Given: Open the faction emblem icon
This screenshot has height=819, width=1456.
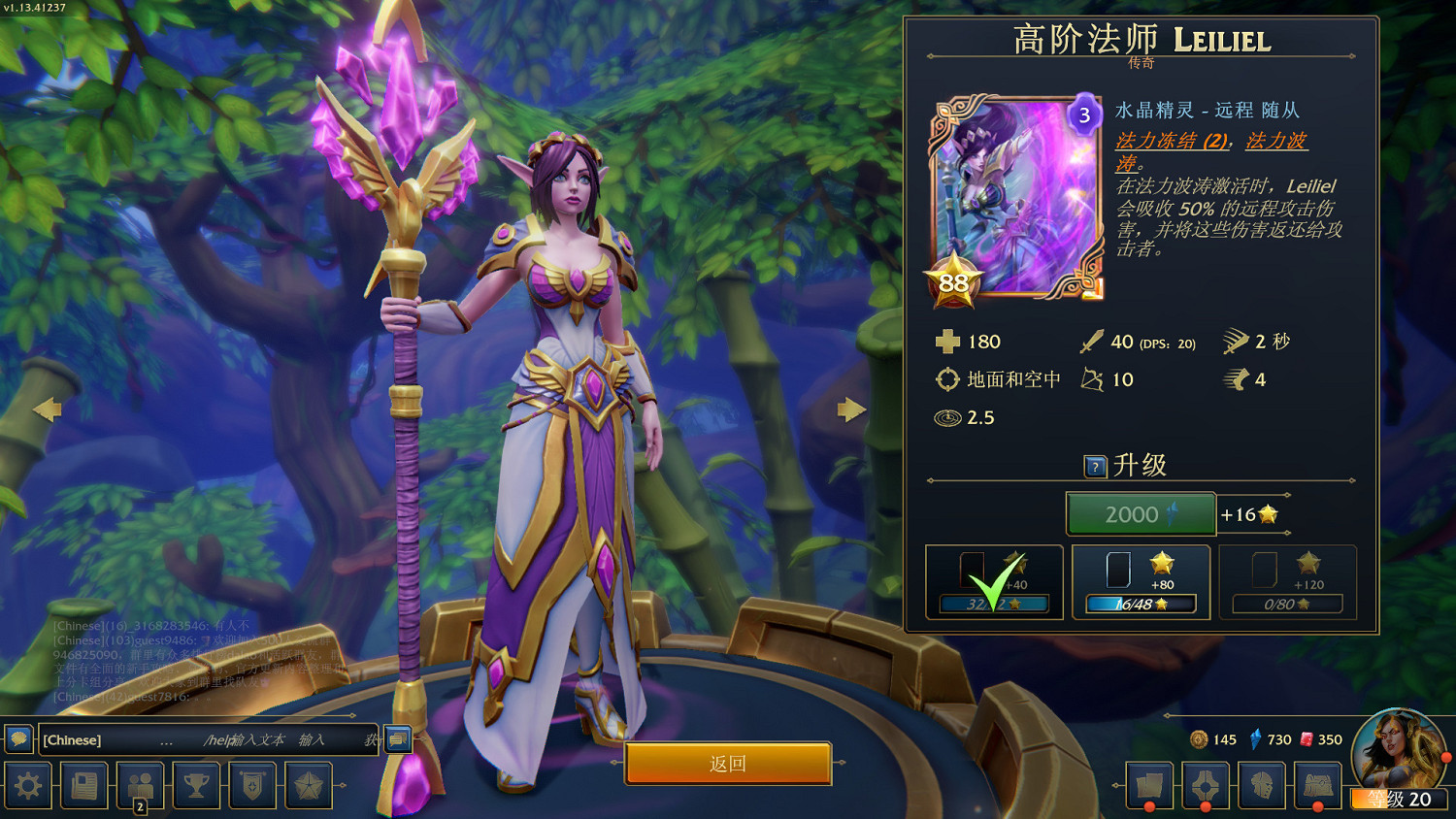Looking at the screenshot, I should pos(1204,785).
